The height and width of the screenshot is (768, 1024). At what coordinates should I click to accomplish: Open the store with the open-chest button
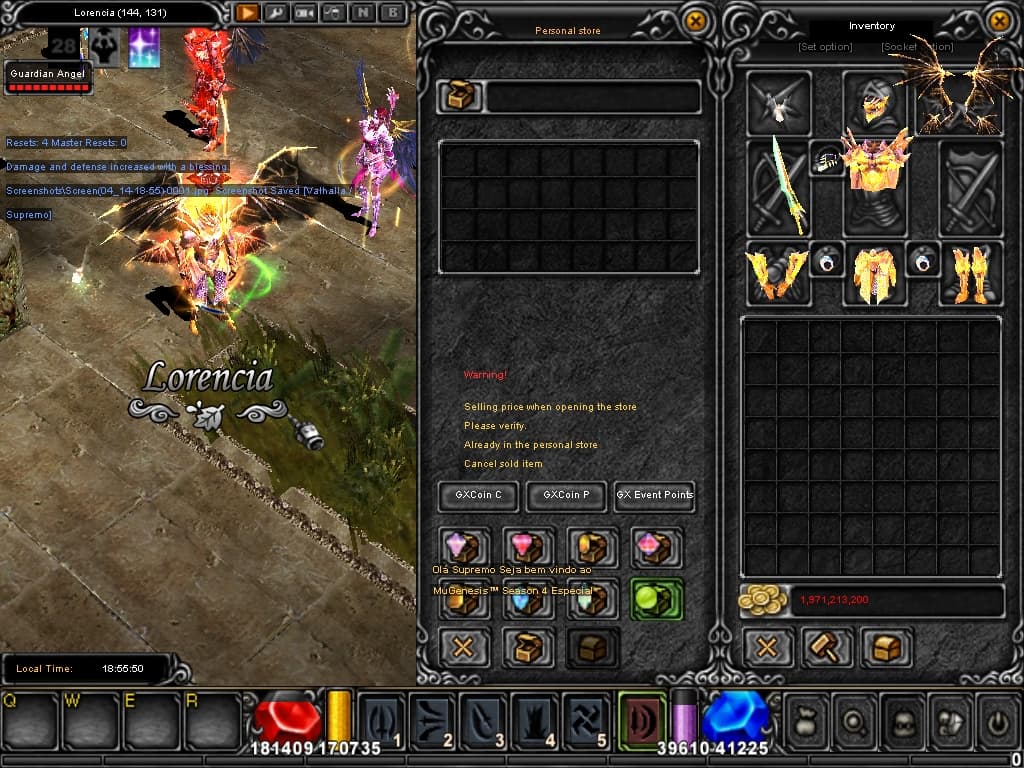(x=528, y=647)
